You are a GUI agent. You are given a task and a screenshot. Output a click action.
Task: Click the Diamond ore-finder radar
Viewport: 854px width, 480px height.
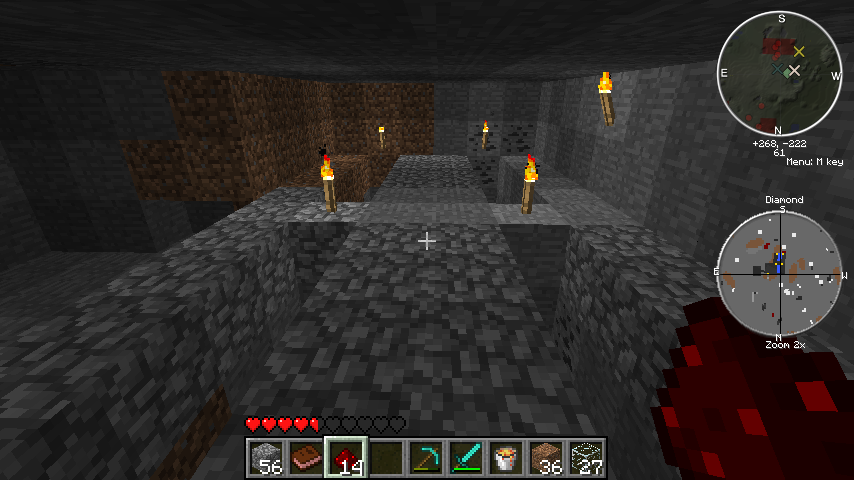pyautogui.click(x=780, y=272)
